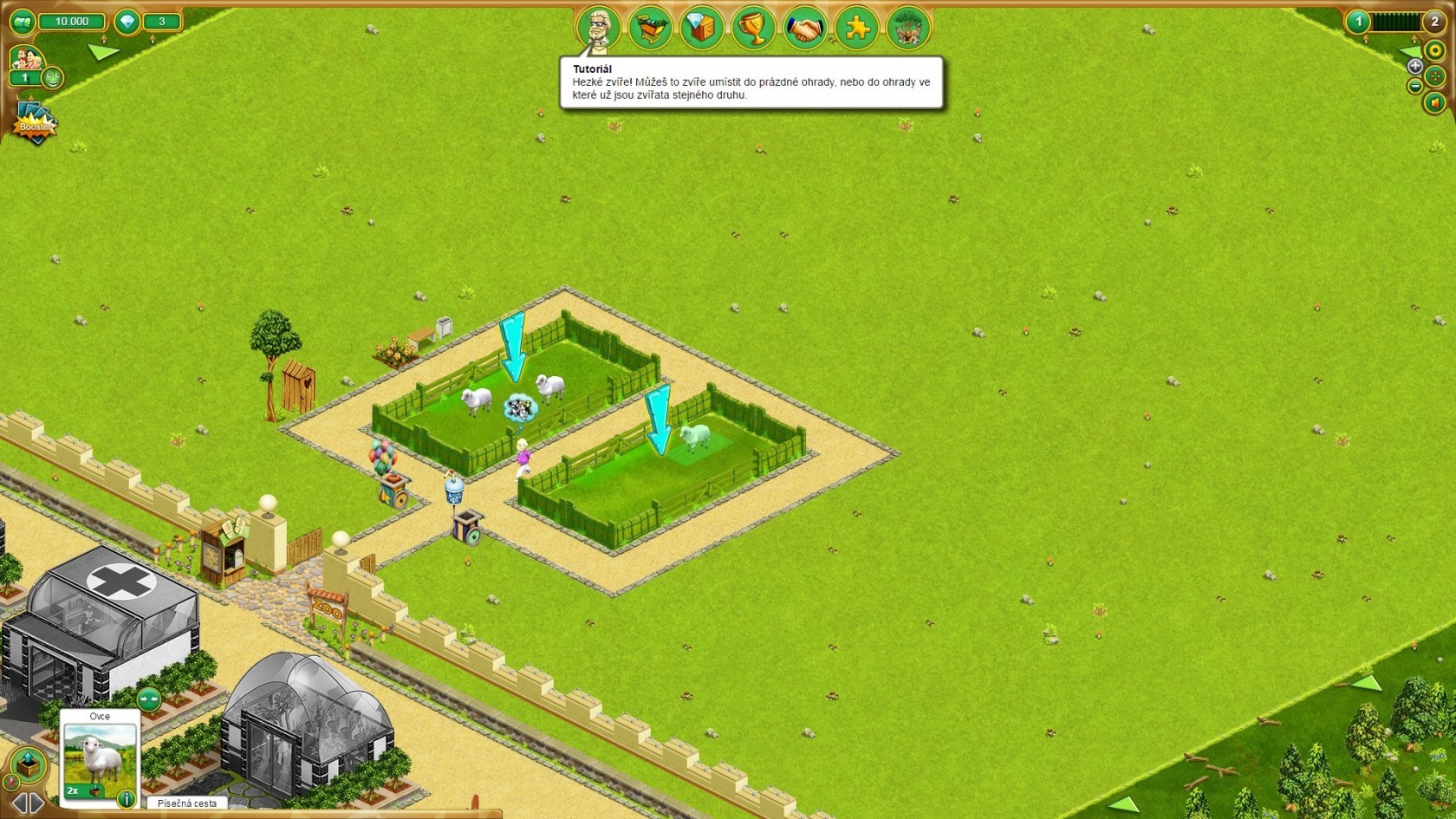Click the blue diamond currency icon
The image size is (1456, 819).
tap(127, 22)
